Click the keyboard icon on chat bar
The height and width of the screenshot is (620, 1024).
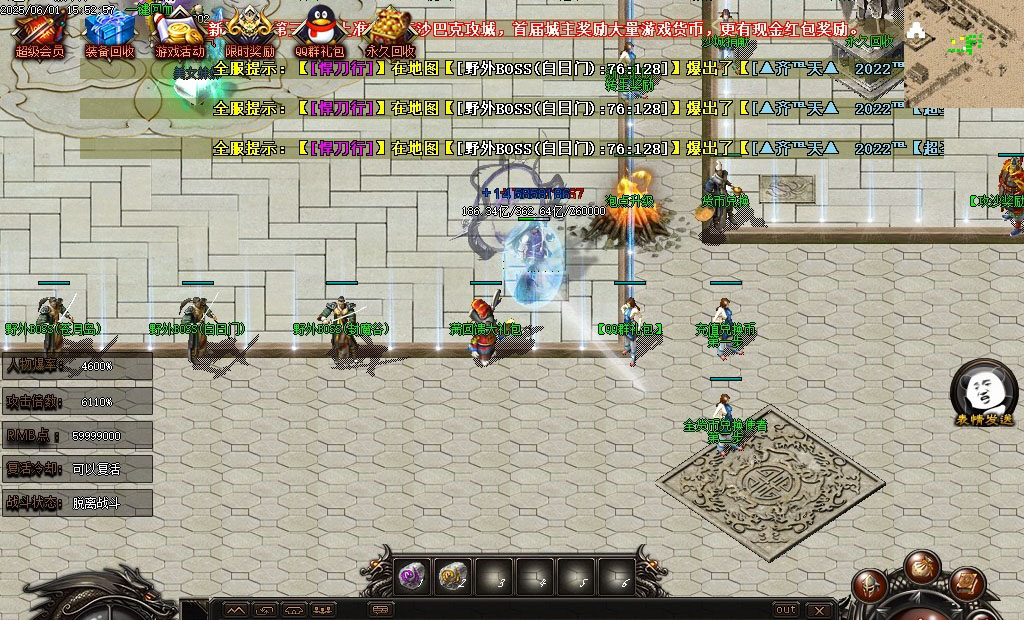click(x=381, y=609)
